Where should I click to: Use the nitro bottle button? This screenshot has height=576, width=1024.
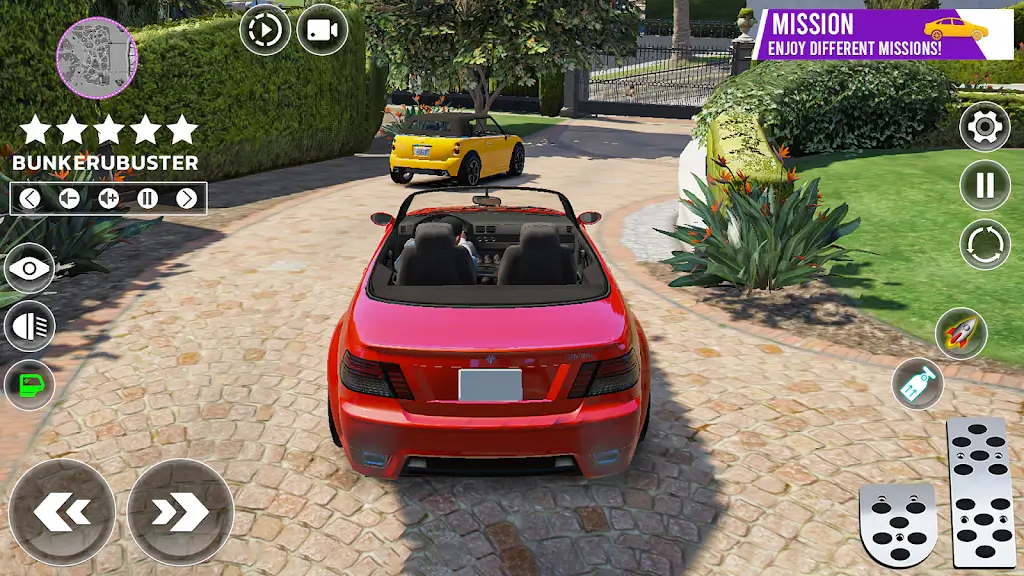tap(917, 383)
